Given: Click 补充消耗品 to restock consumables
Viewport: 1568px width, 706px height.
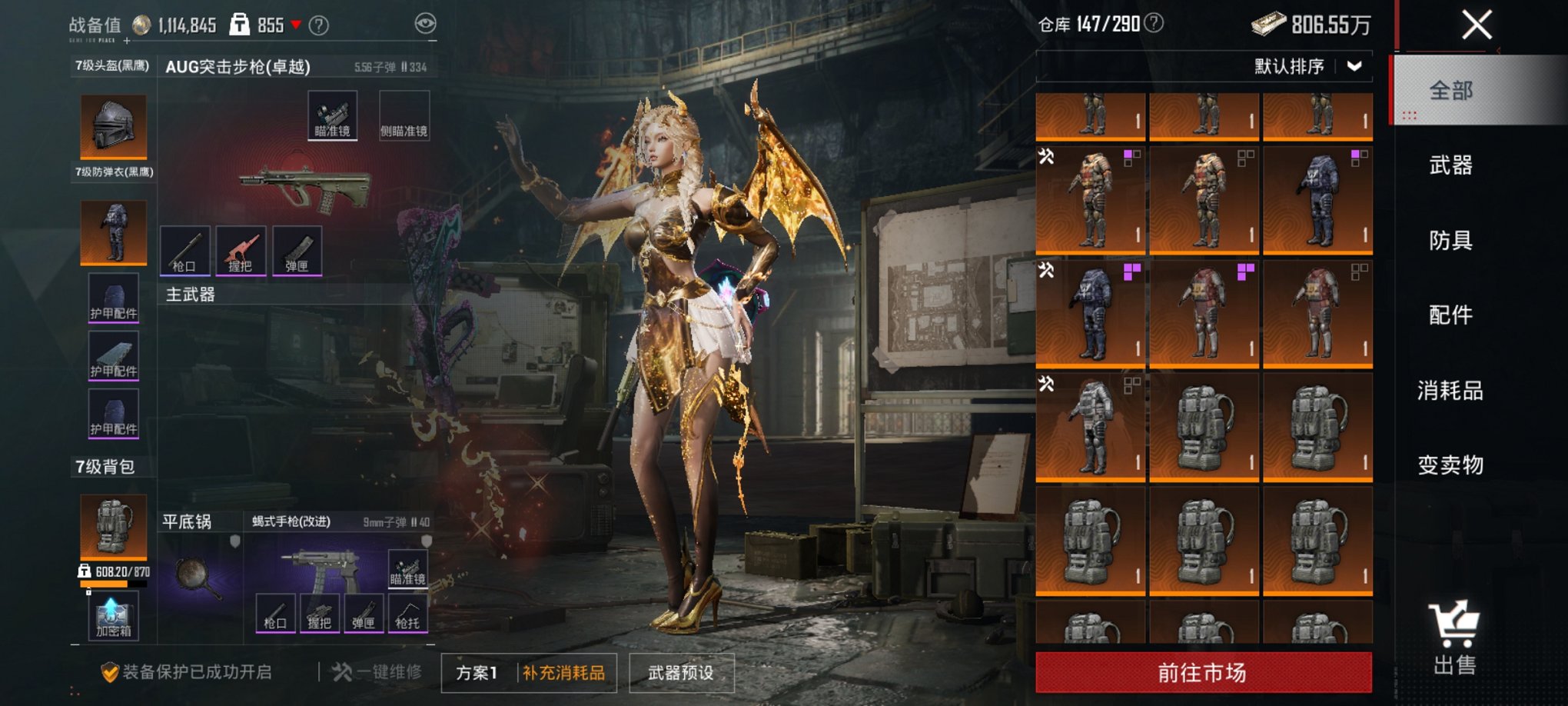Looking at the screenshot, I should click(x=564, y=673).
